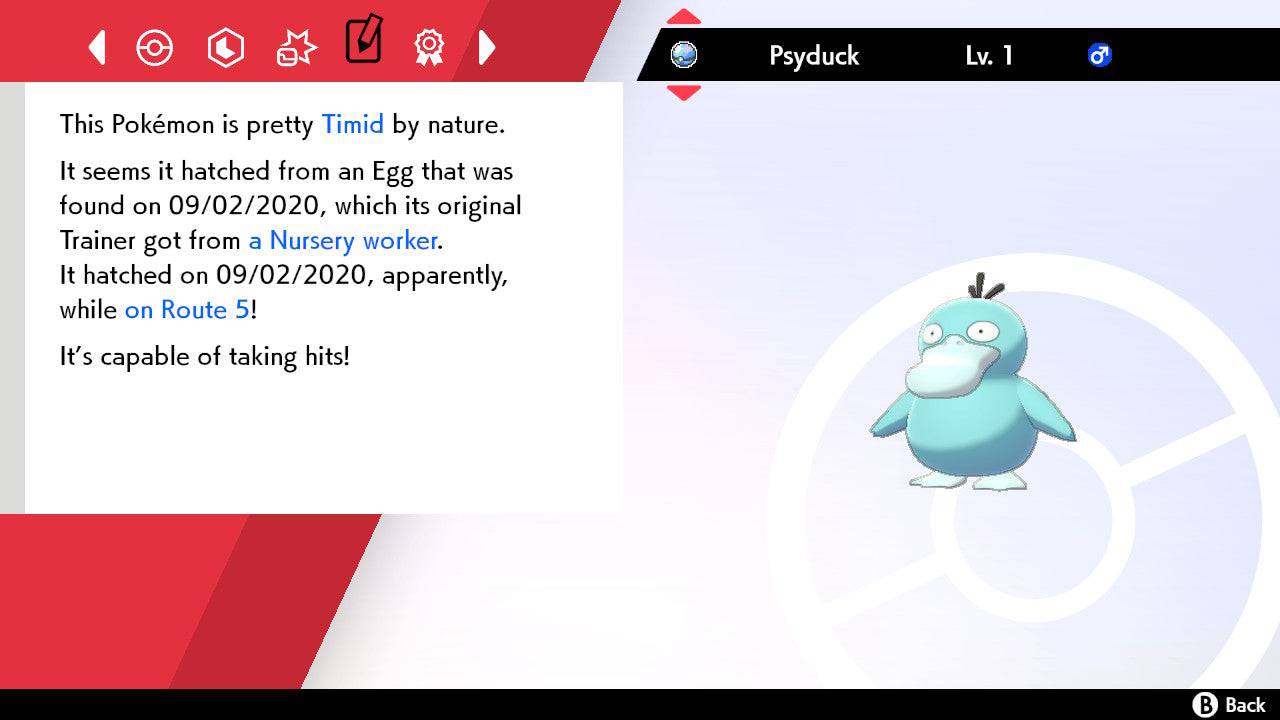Click the left white page arrow

click(x=96, y=47)
